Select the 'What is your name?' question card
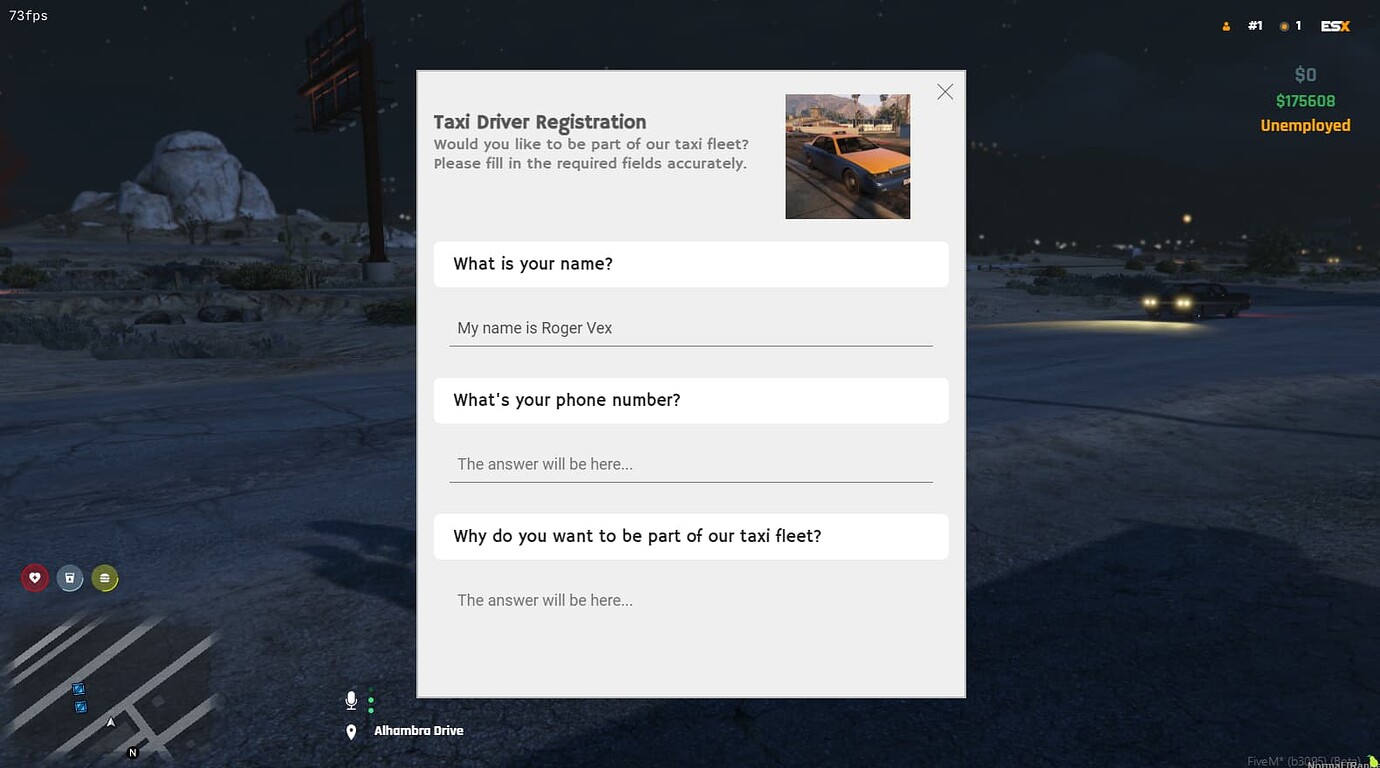Screen dimensions: 1380x768 point(691,264)
